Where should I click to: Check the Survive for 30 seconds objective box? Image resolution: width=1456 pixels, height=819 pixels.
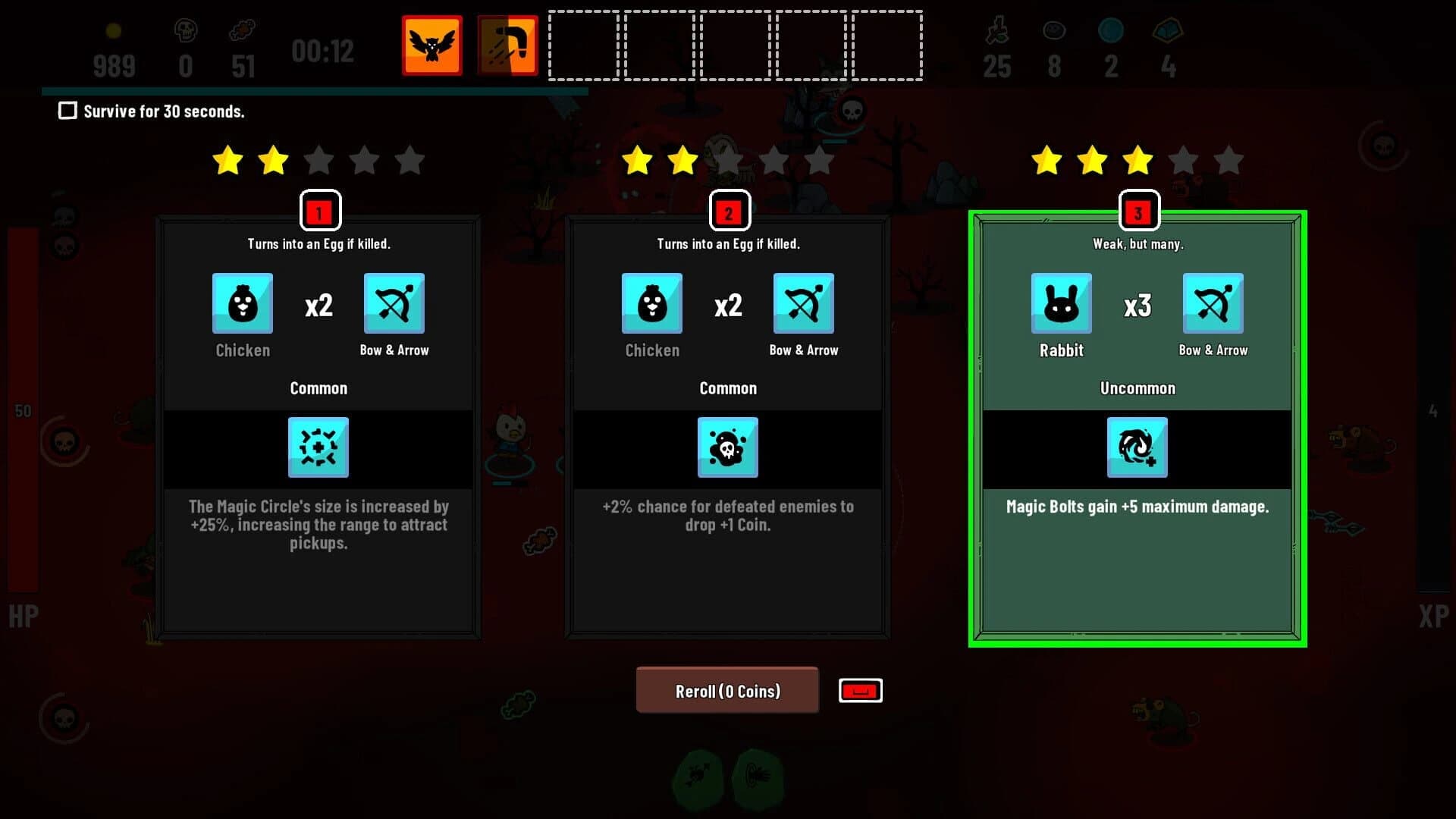[x=67, y=111]
